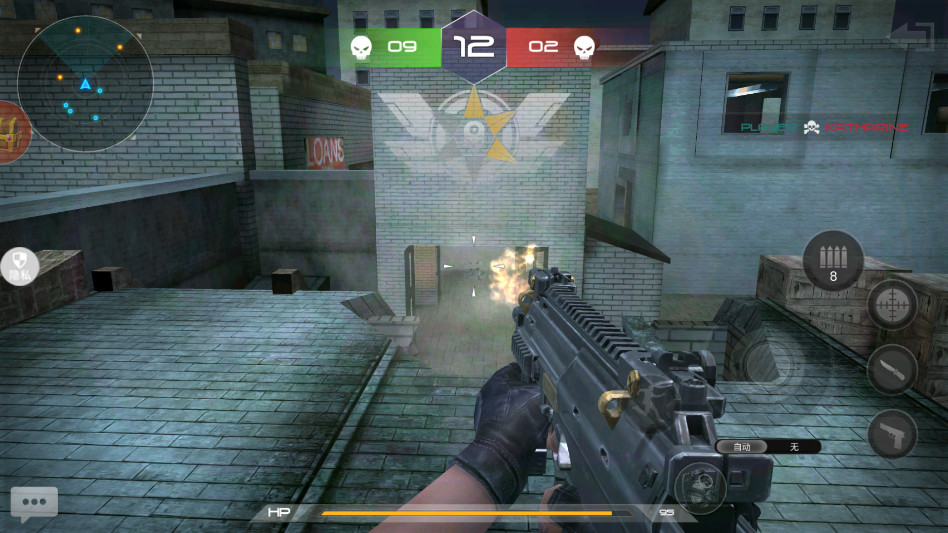948x533 pixels.
Task: Switch to the knife weapon
Action: 891,369
